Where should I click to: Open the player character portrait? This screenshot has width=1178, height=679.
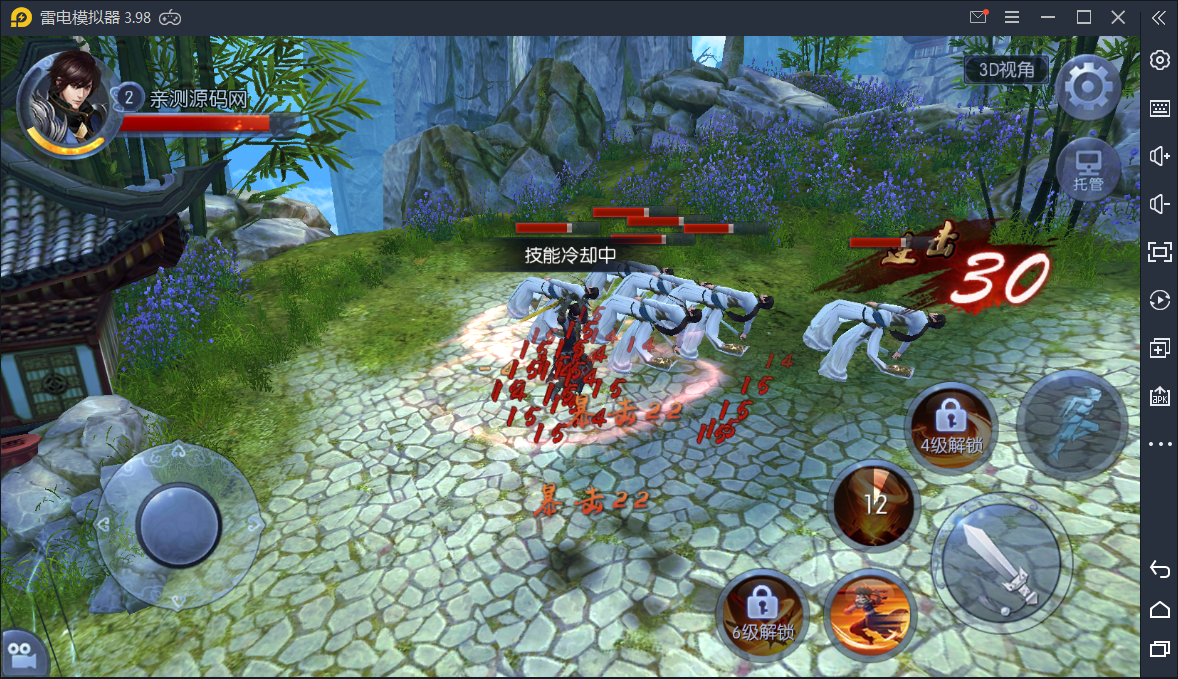tap(64, 104)
